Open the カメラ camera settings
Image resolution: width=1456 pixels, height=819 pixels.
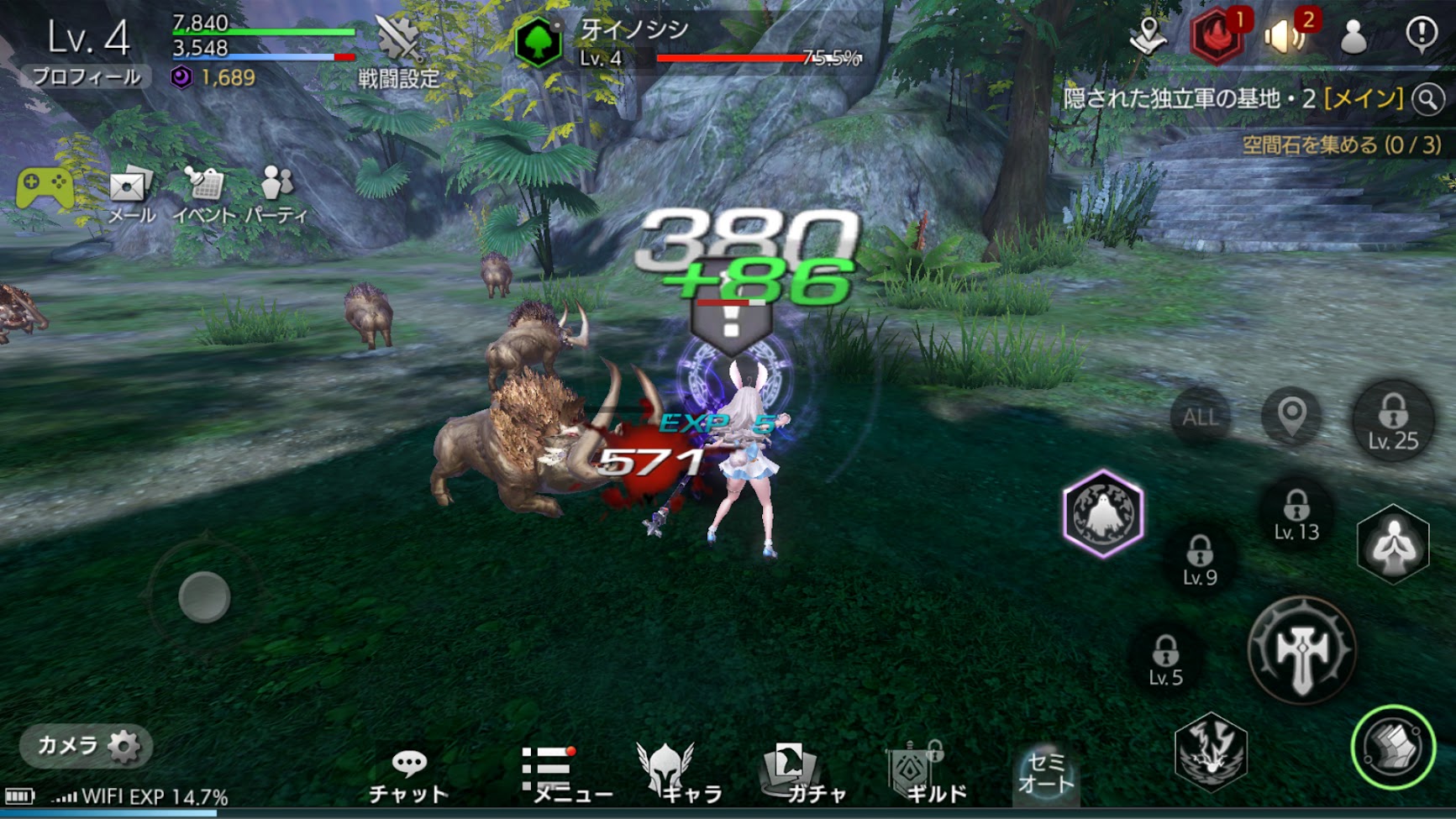pyautogui.click(x=87, y=746)
